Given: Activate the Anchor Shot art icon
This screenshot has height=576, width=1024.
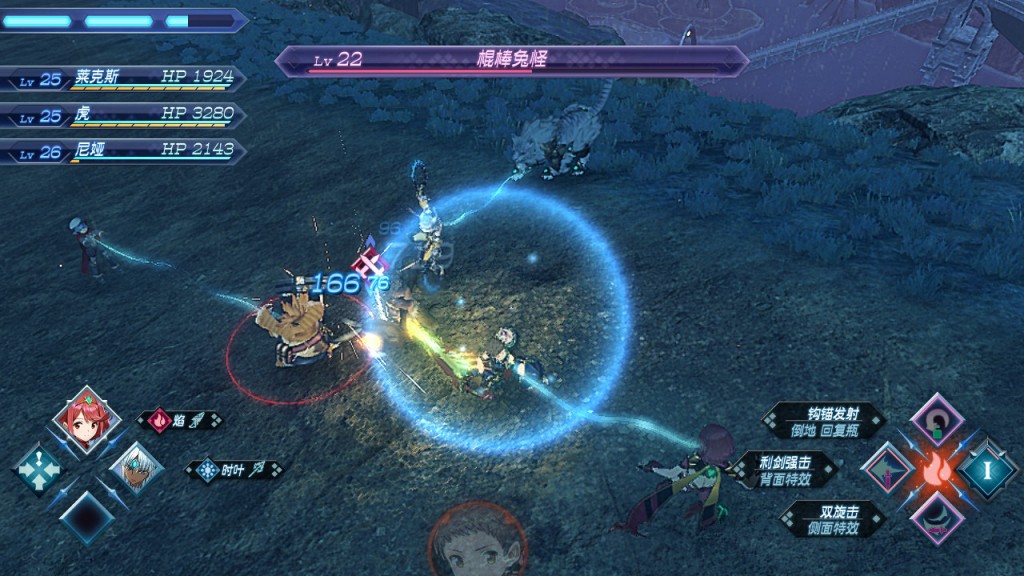Looking at the screenshot, I should click(937, 420).
